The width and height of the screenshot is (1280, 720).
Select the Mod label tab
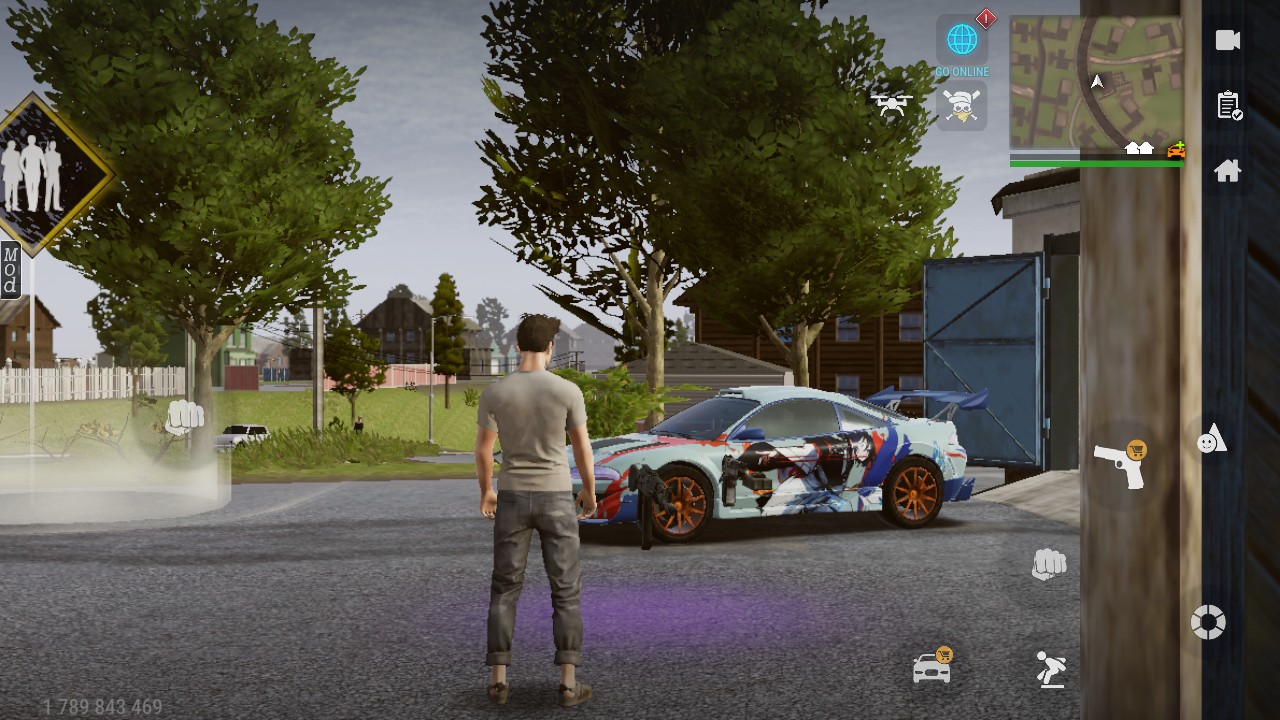tap(10, 270)
